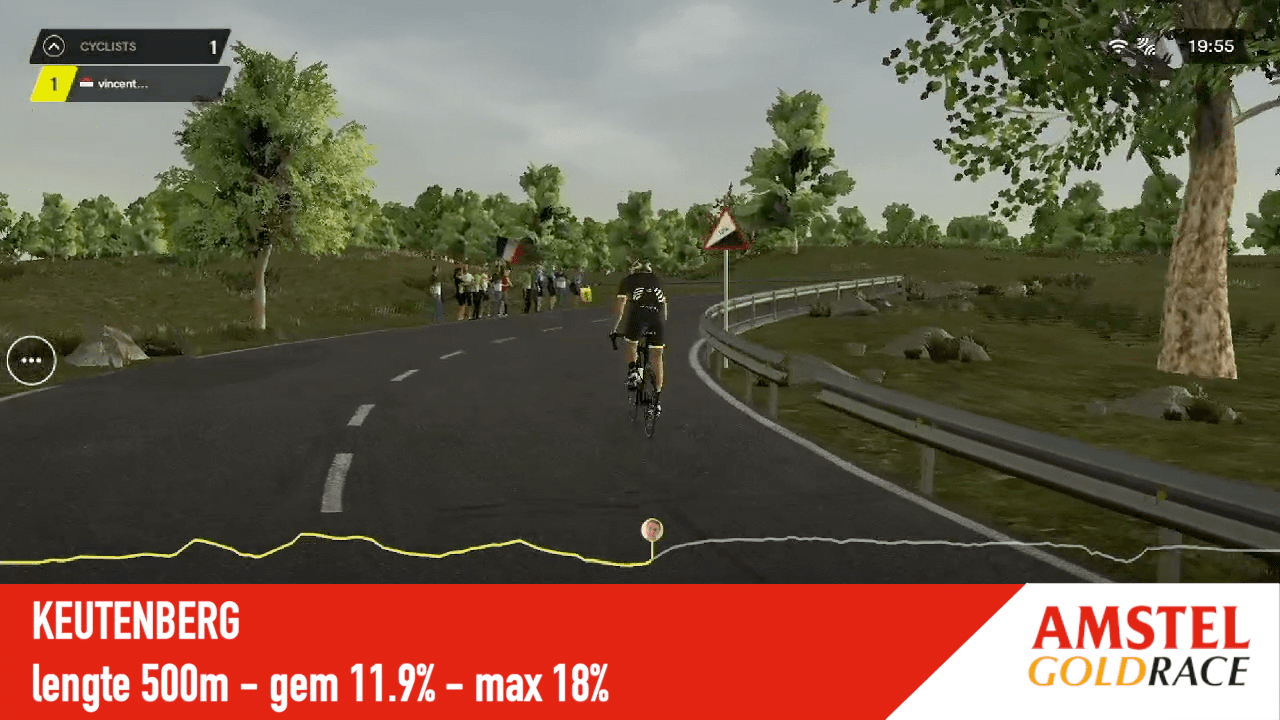Collapse the Cyclists list panel
The width and height of the screenshot is (1280, 720).
[54, 46]
